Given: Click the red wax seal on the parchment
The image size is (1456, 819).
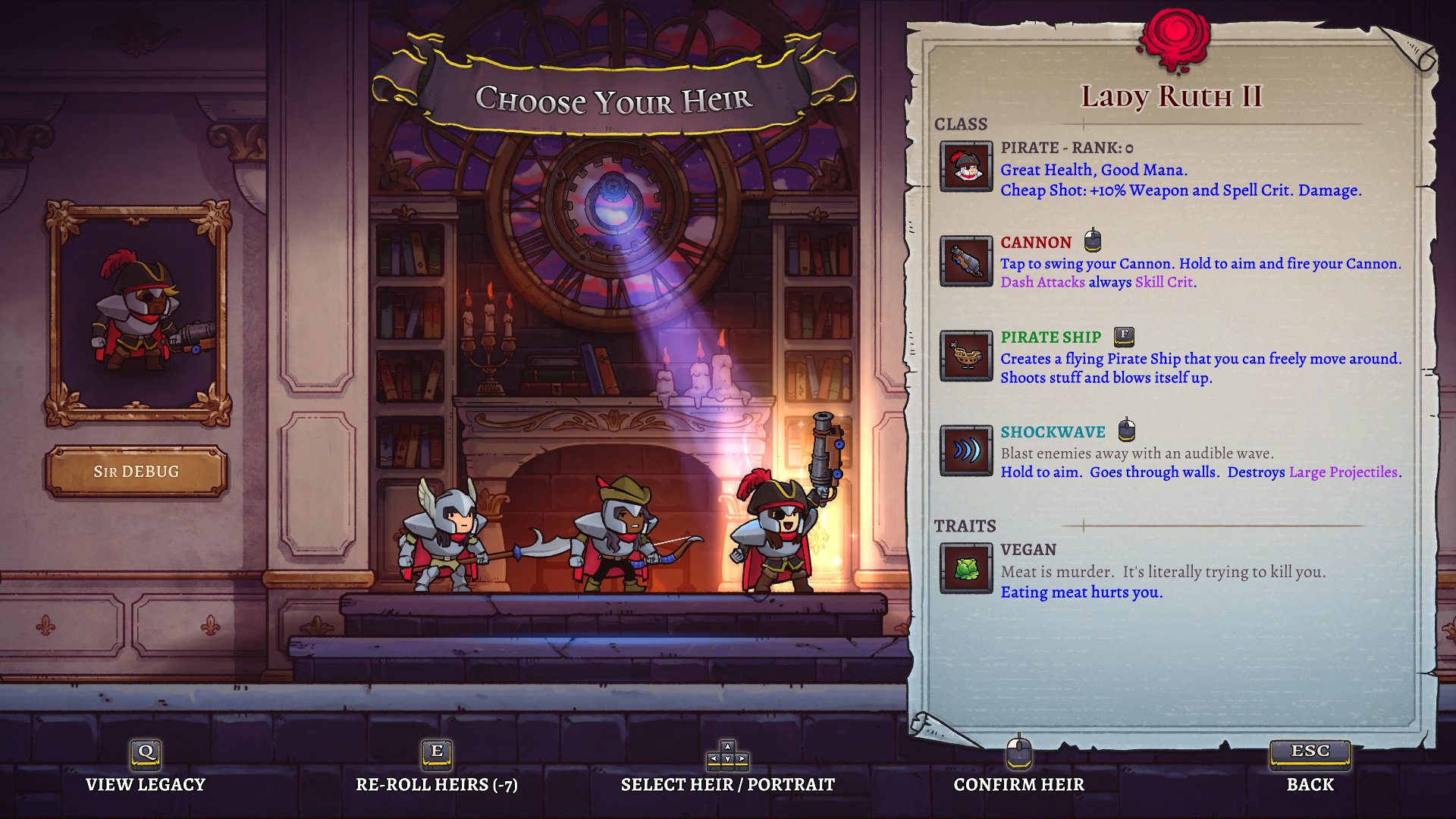Looking at the screenshot, I should point(1175,34).
